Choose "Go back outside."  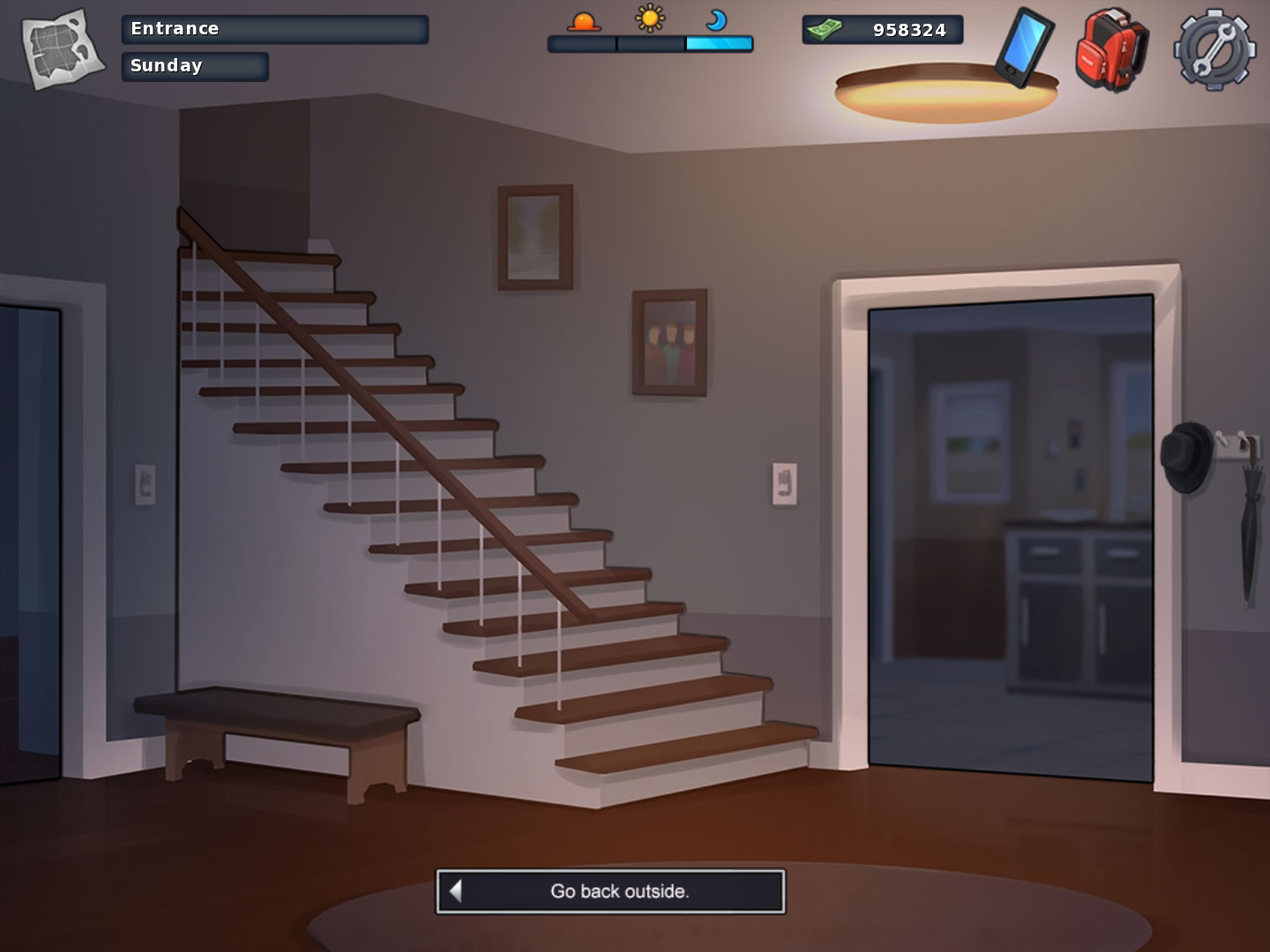pyautogui.click(x=610, y=891)
